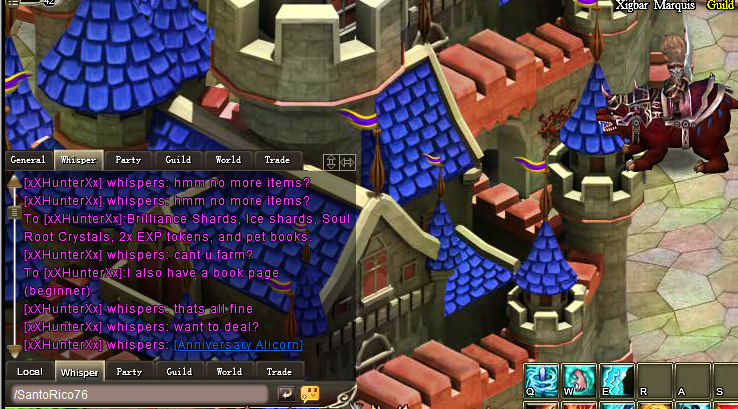The width and height of the screenshot is (738, 409).
Task: Click the chat input field with /SantoRico76
Action: click(140, 394)
